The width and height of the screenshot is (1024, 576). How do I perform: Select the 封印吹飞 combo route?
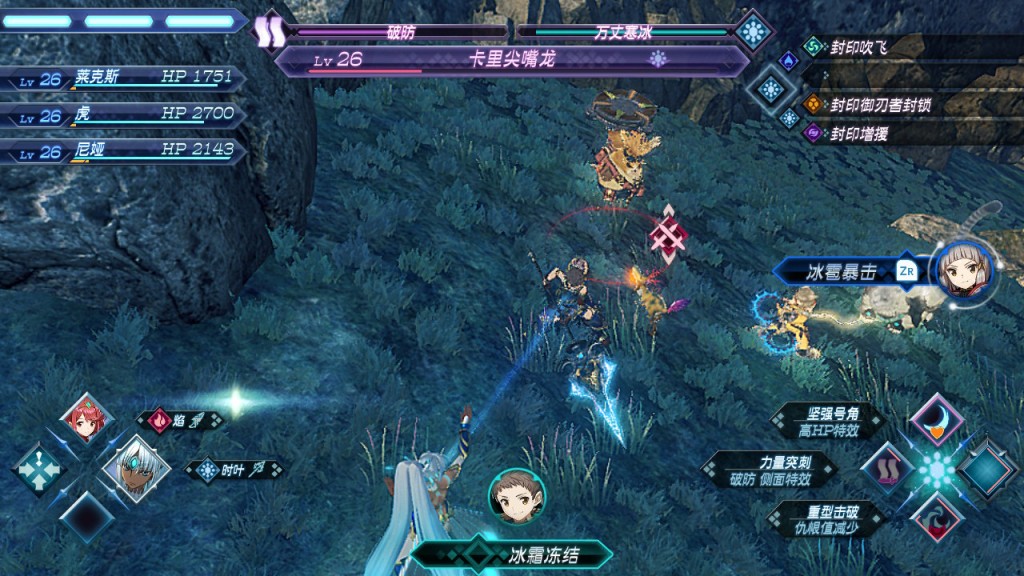(x=858, y=46)
